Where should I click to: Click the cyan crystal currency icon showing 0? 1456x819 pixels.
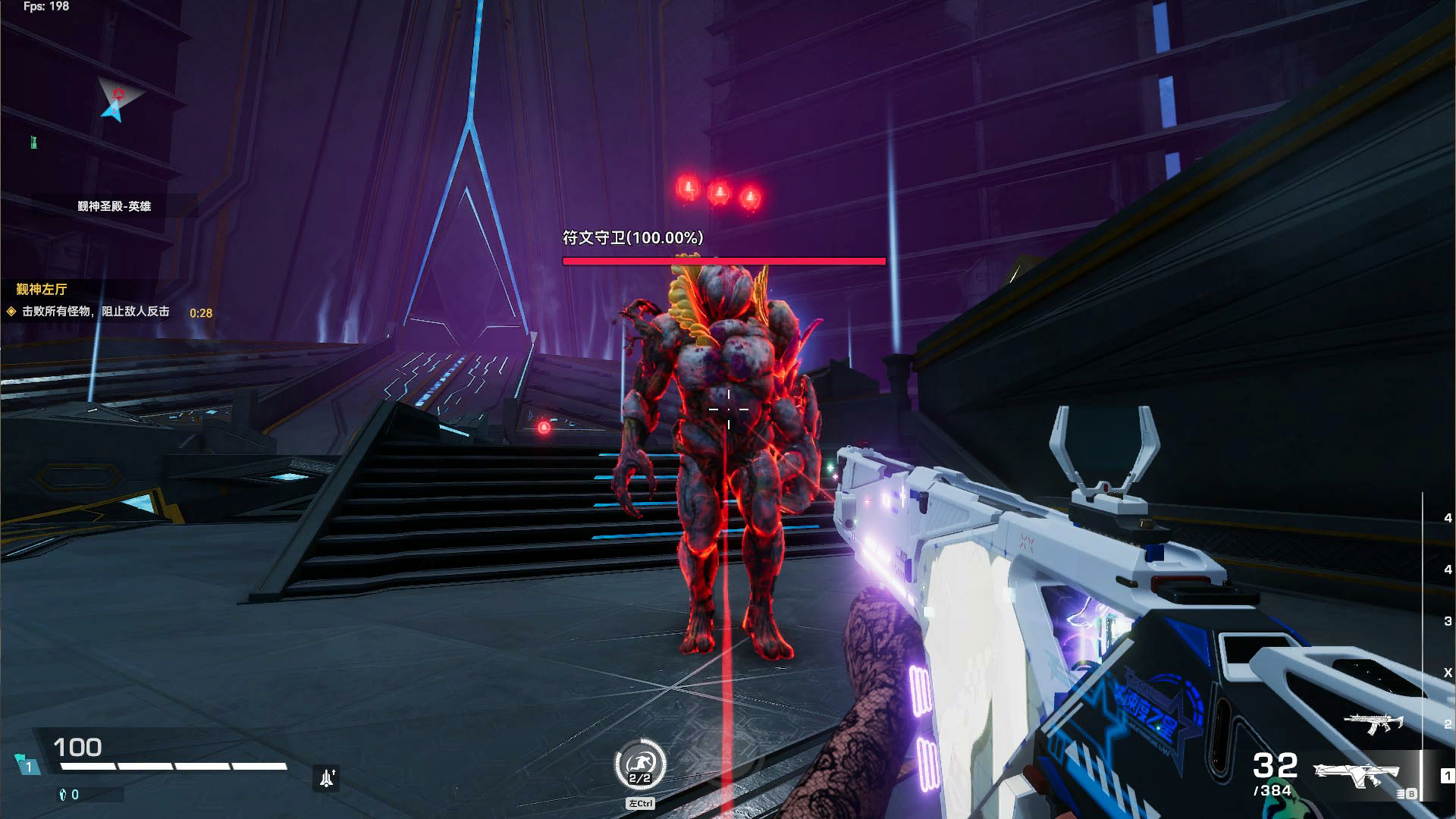click(x=62, y=795)
